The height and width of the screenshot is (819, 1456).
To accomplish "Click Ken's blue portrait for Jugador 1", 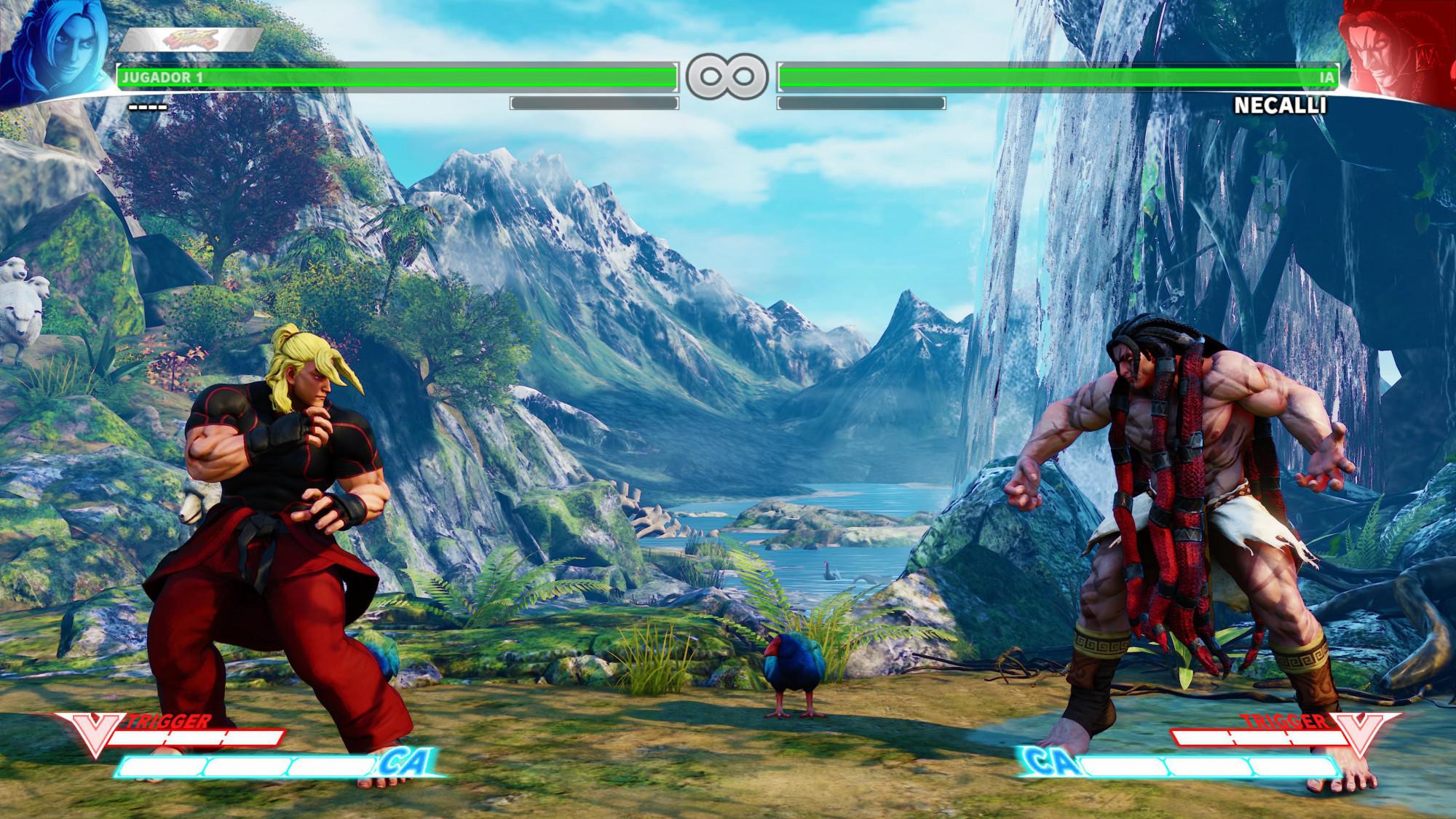I will tap(55, 51).
